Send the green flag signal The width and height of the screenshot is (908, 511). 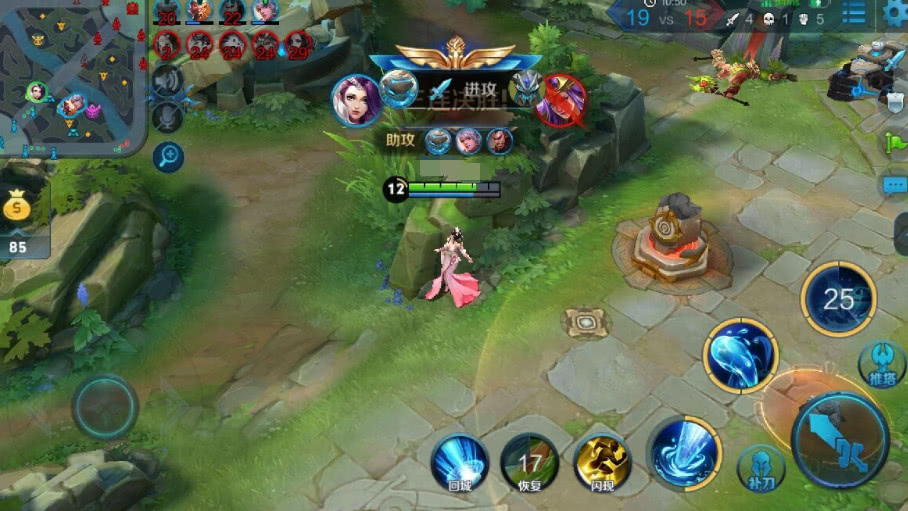pos(894,142)
